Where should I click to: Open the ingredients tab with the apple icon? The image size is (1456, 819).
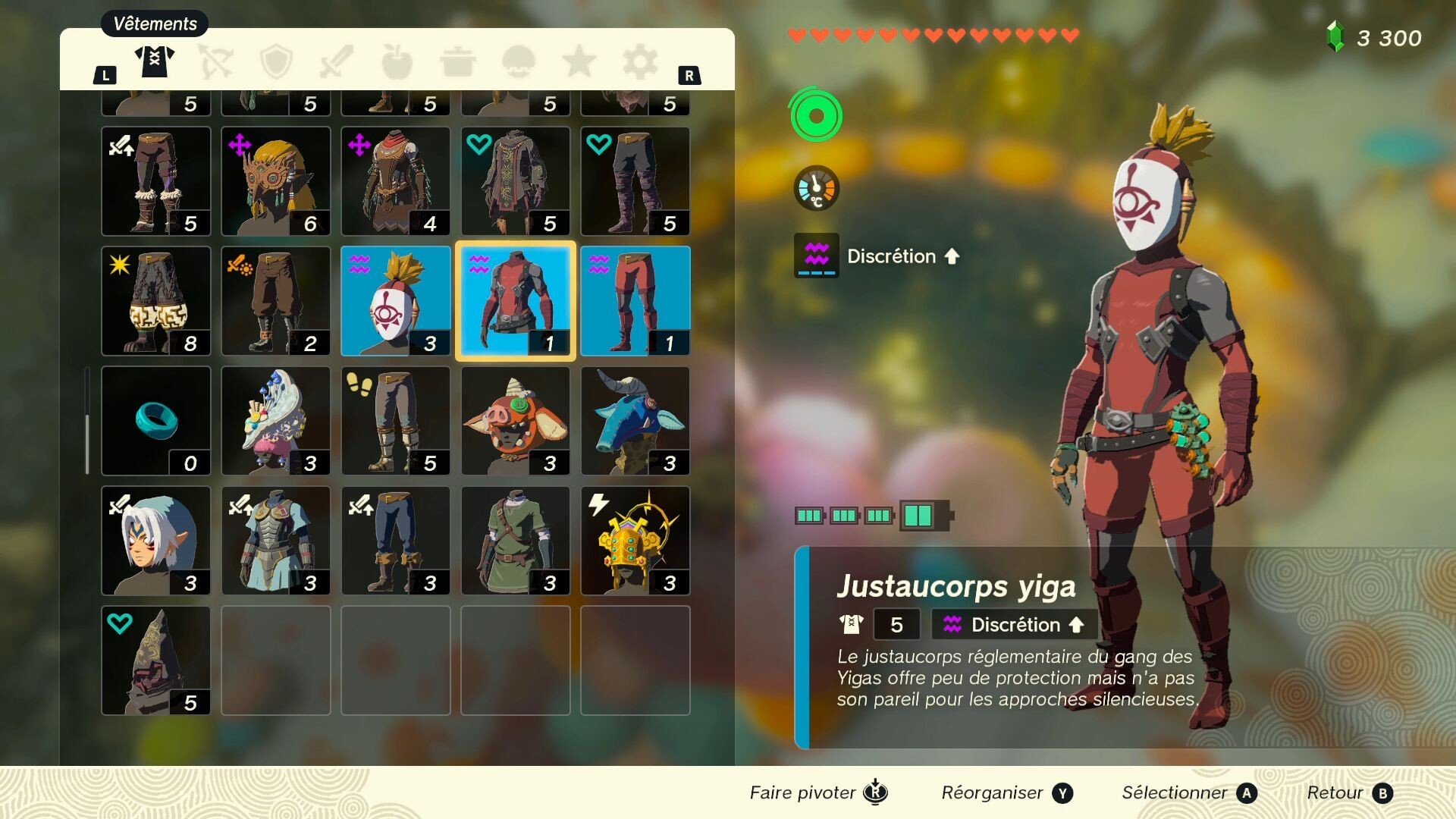(397, 62)
